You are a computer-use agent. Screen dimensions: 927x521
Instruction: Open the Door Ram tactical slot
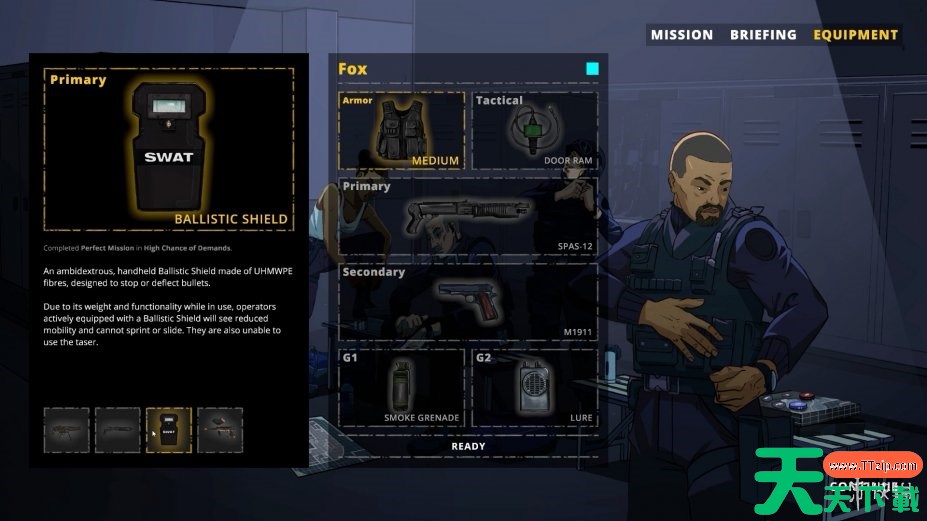click(x=535, y=130)
